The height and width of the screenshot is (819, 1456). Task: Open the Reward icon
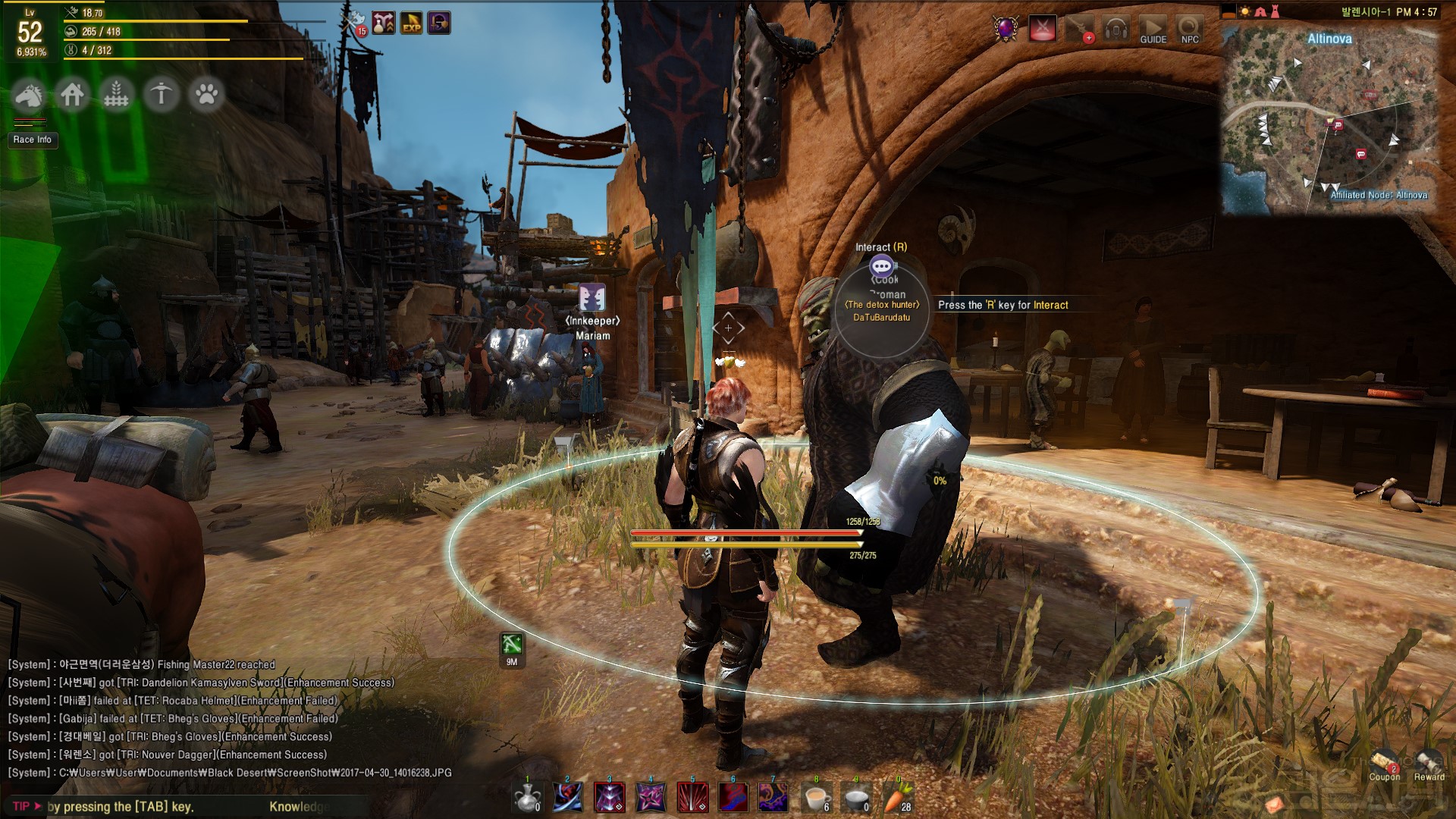click(x=1429, y=763)
